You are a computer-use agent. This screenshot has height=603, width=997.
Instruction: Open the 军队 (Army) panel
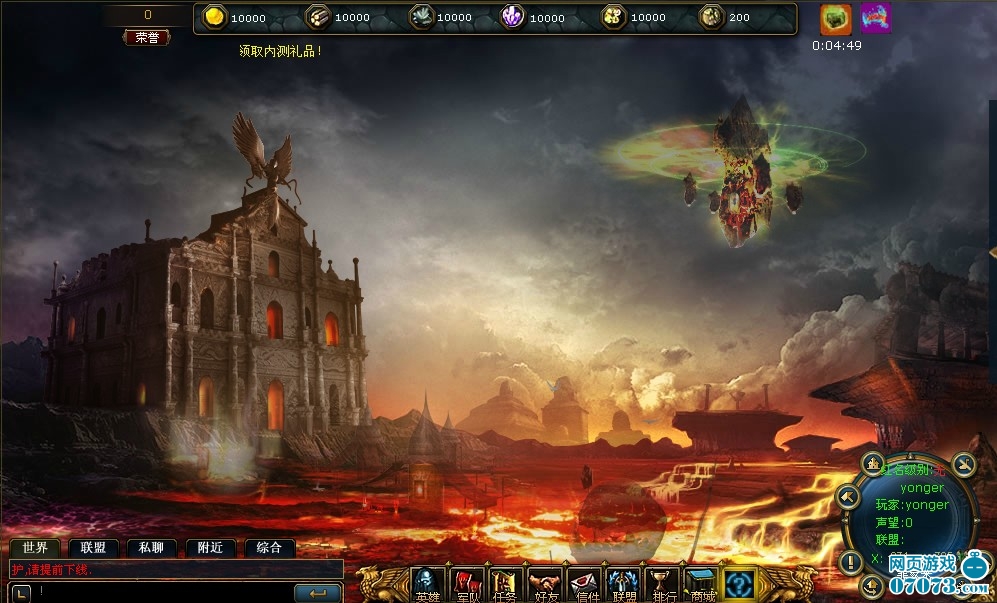467,584
